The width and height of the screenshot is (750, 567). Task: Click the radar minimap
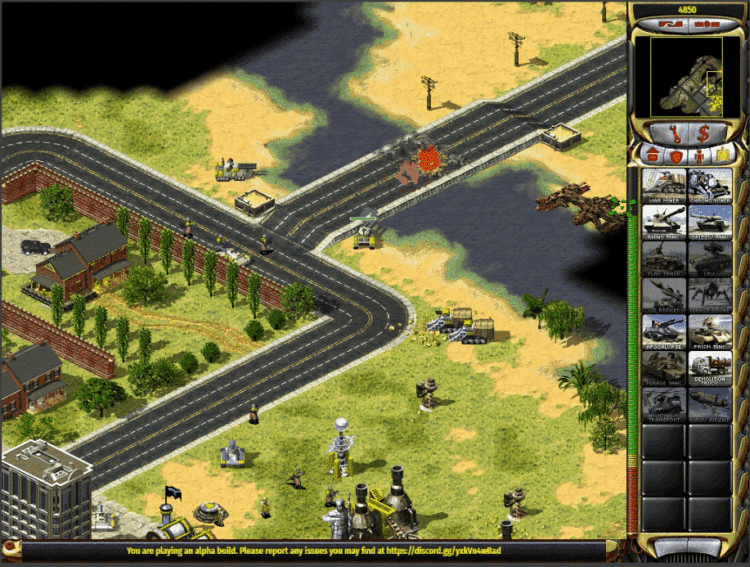[x=686, y=73]
